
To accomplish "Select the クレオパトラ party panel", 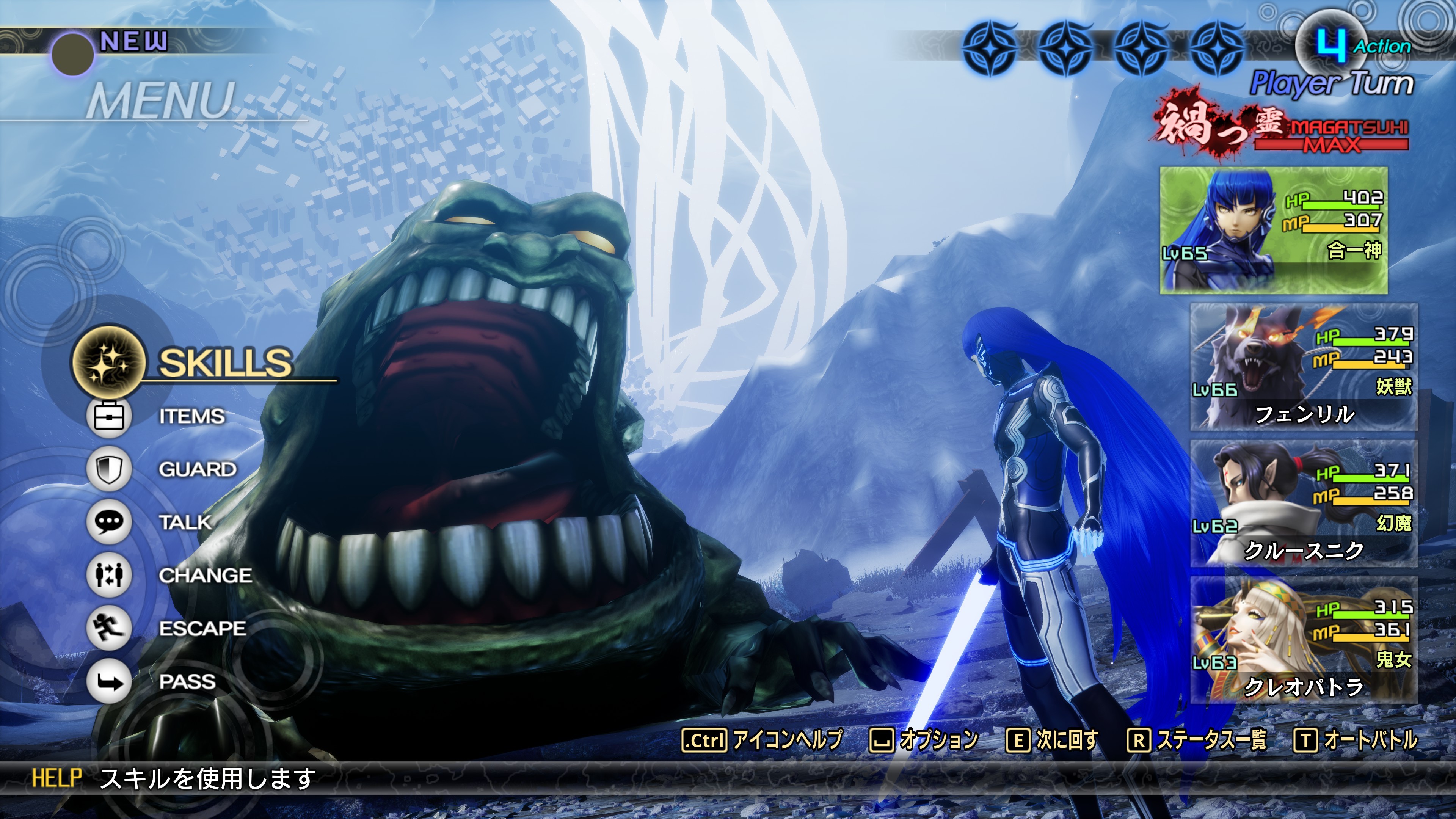I will point(1304,640).
